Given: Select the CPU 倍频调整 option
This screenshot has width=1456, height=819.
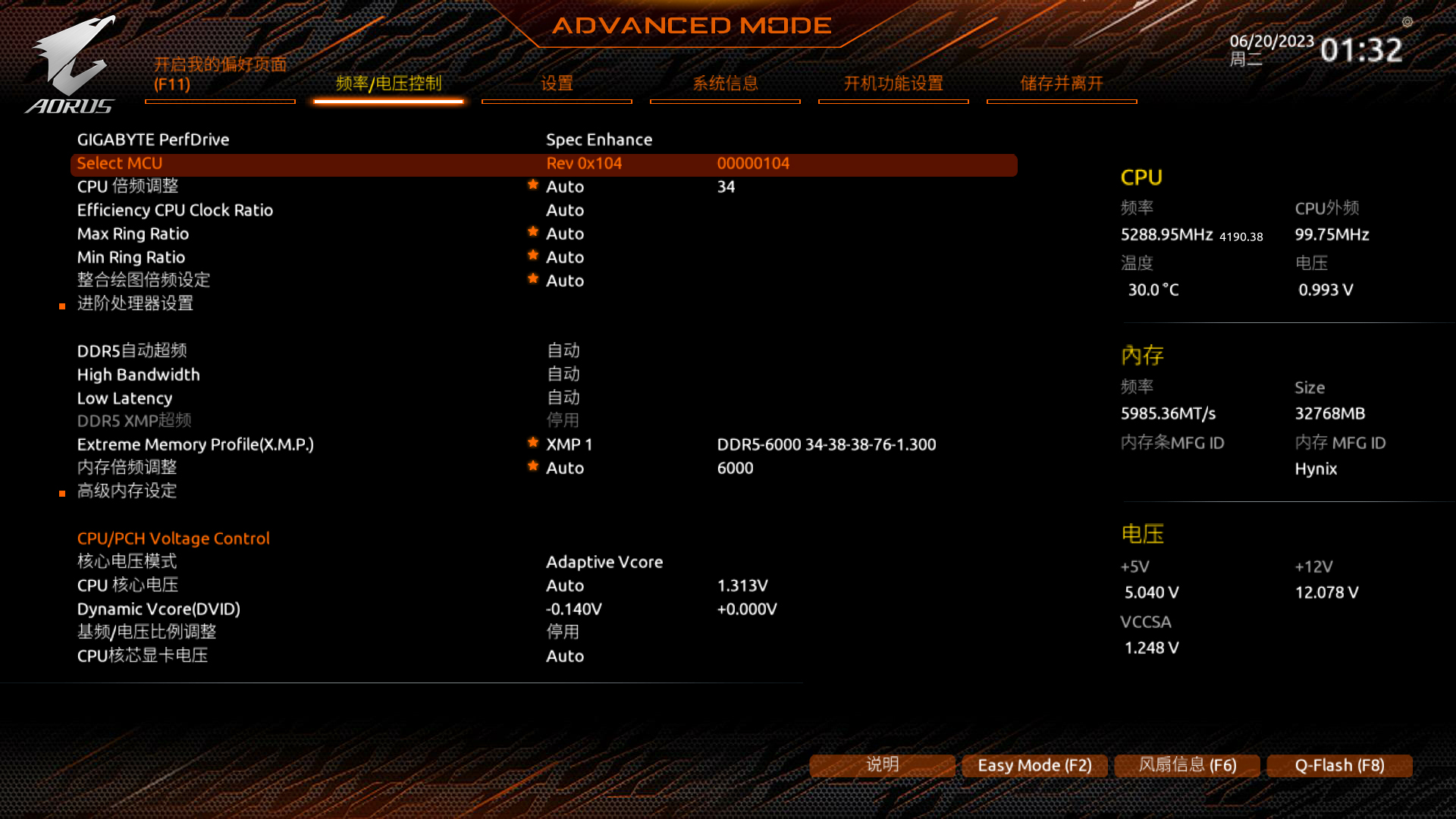Looking at the screenshot, I should coord(127,187).
